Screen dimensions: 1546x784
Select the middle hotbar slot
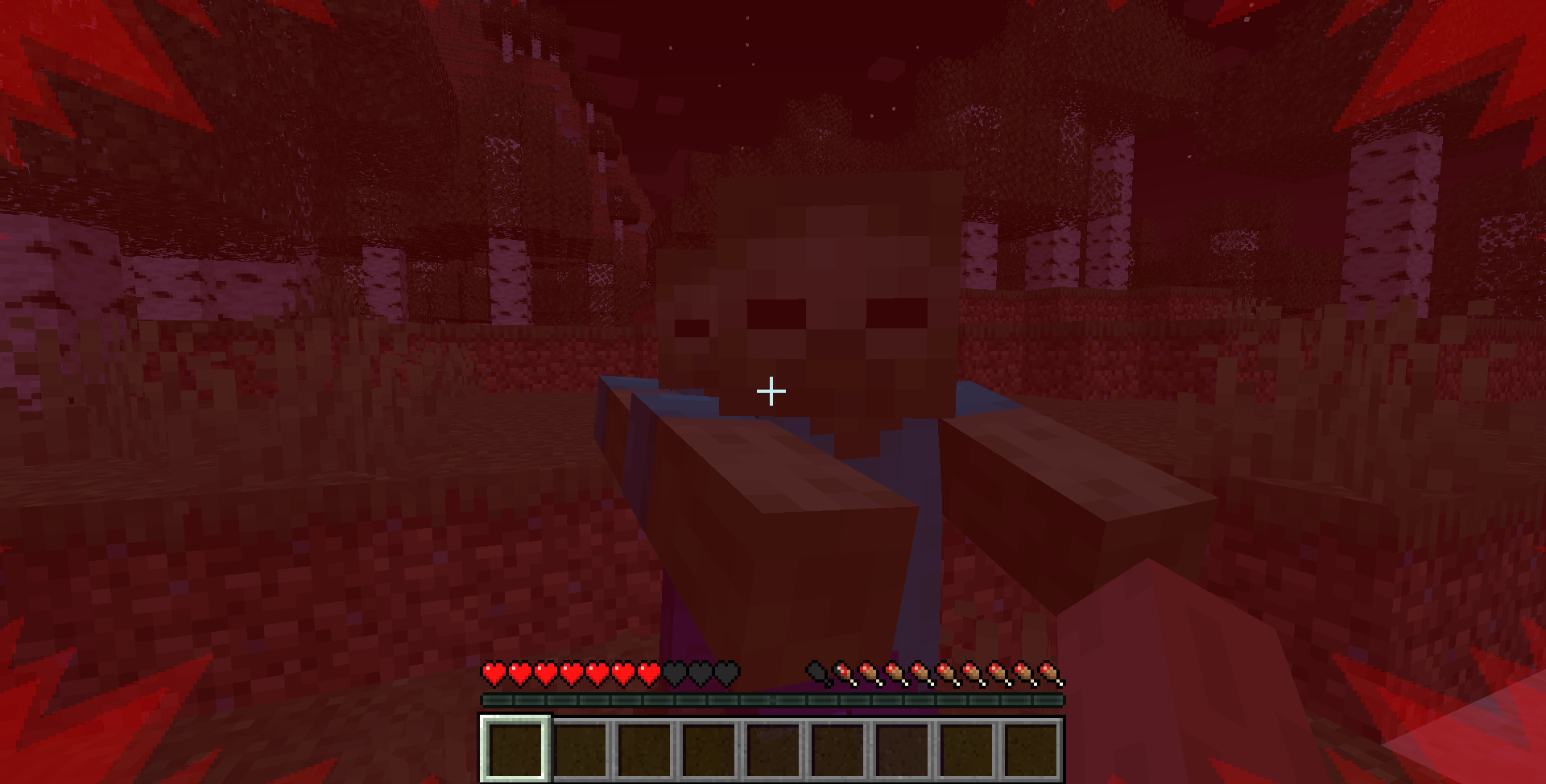coord(773,749)
